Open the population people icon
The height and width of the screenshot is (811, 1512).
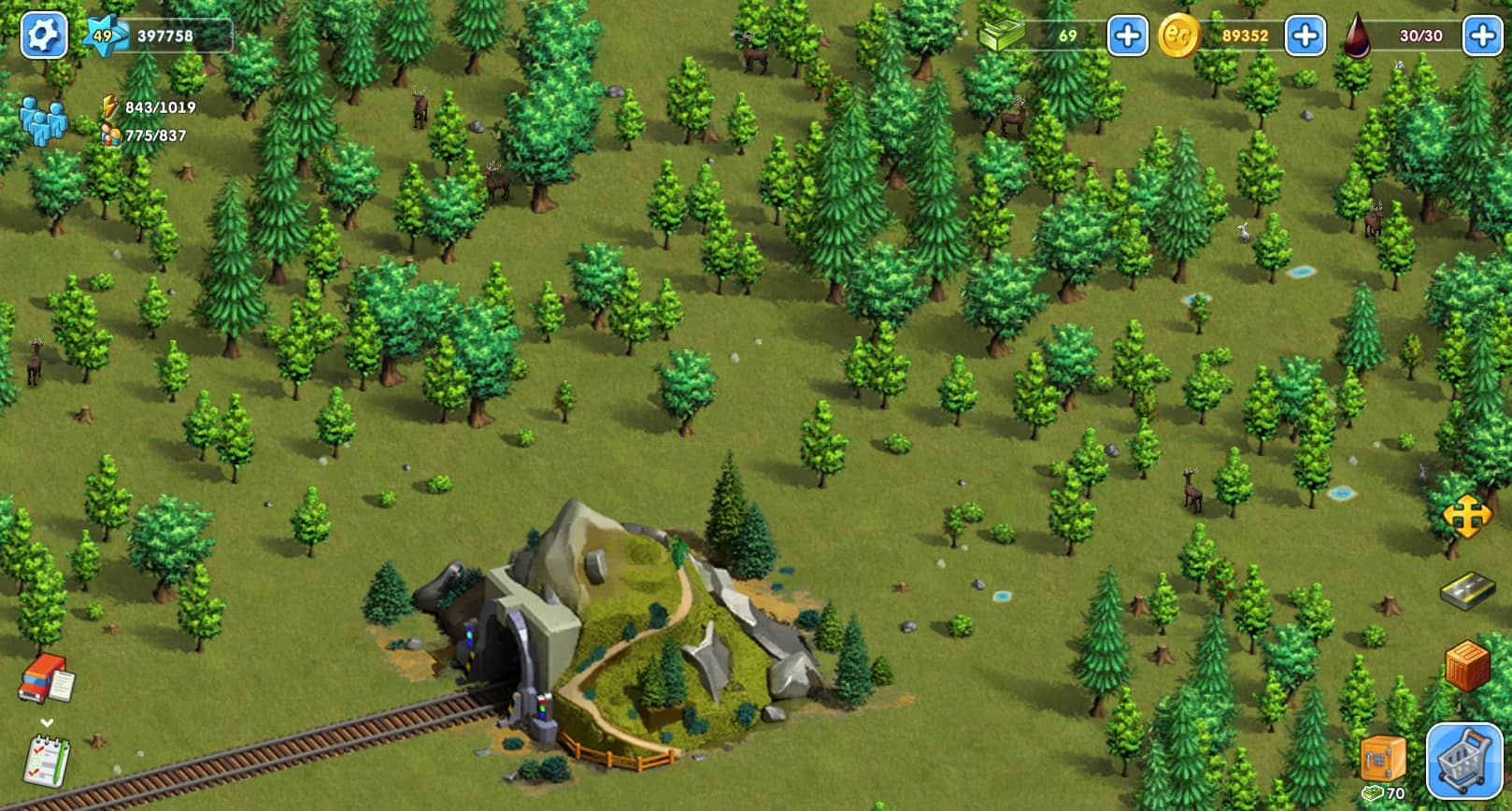43,121
